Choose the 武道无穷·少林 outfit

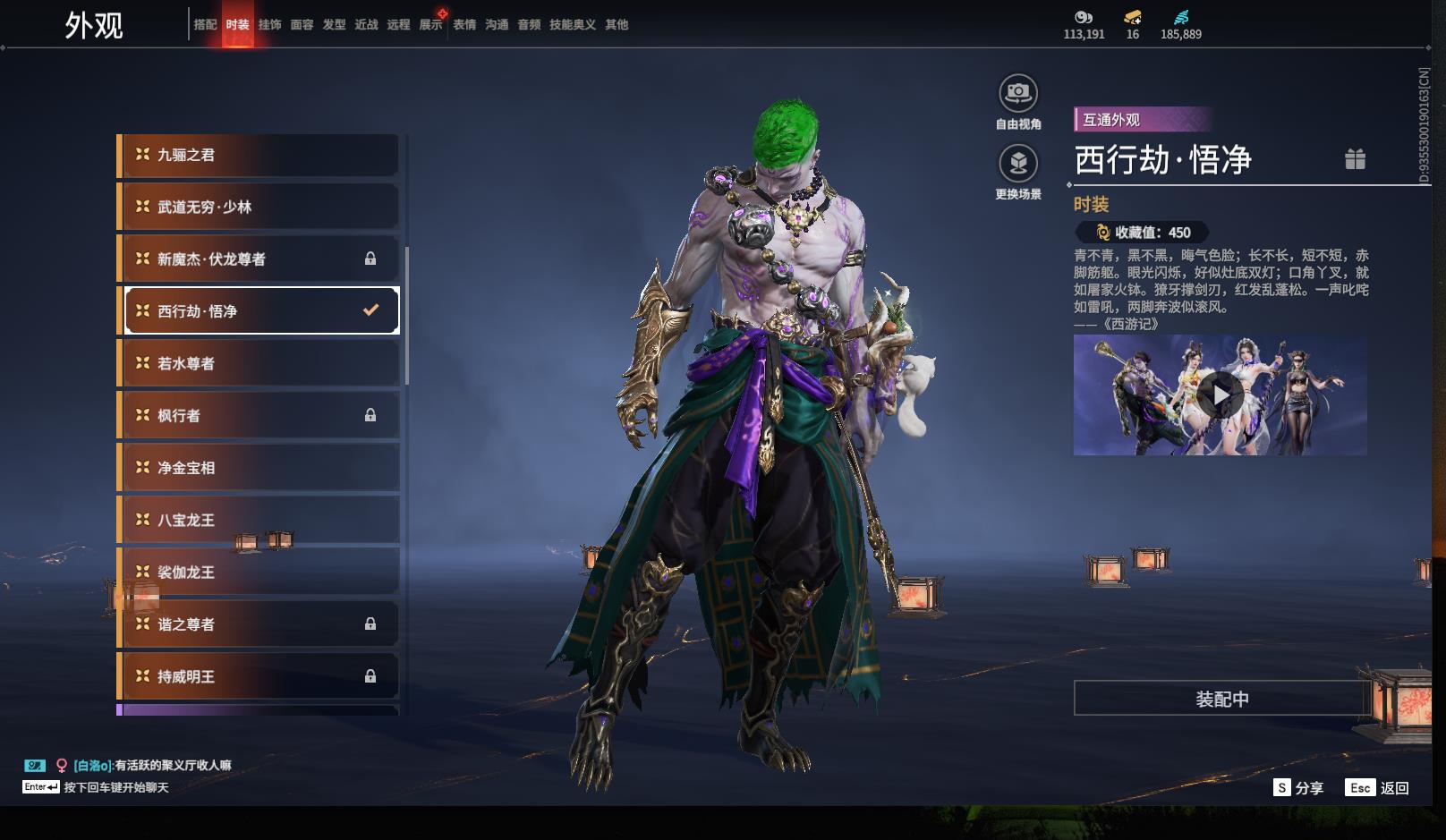(x=259, y=207)
